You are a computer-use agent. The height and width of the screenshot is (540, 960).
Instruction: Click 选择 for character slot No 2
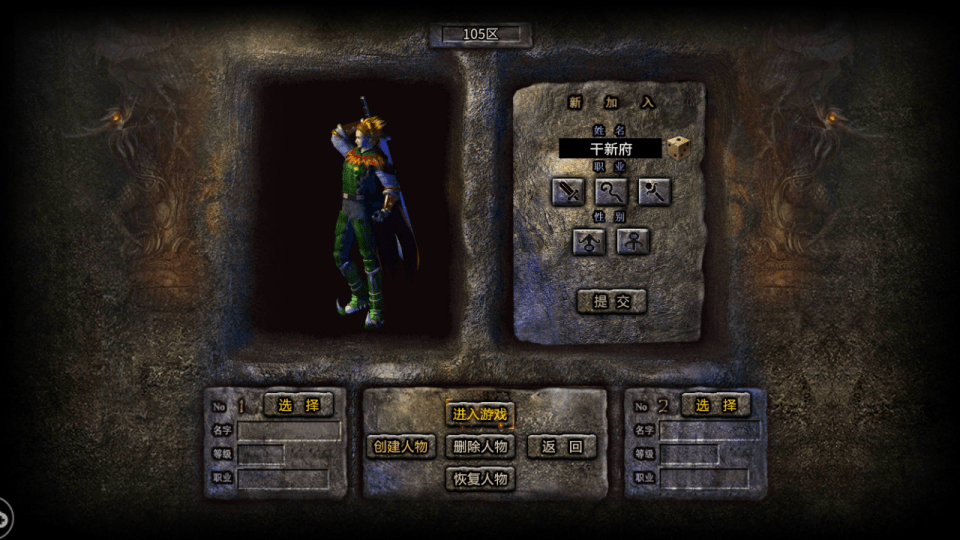click(x=715, y=405)
